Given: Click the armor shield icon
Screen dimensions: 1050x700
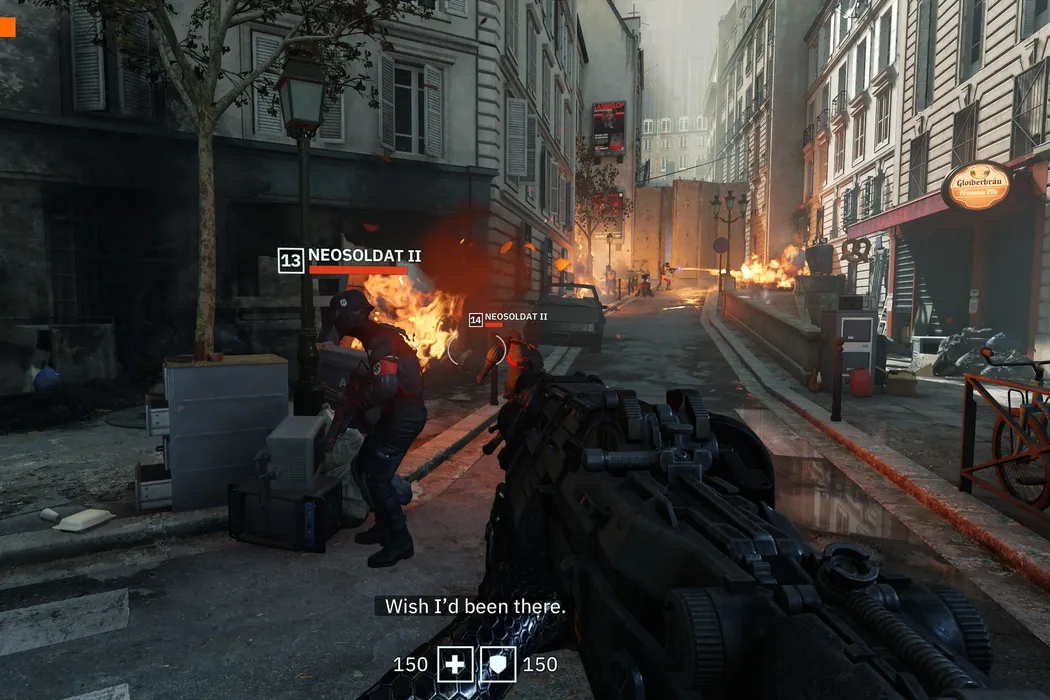Looking at the screenshot, I should 497,664.
